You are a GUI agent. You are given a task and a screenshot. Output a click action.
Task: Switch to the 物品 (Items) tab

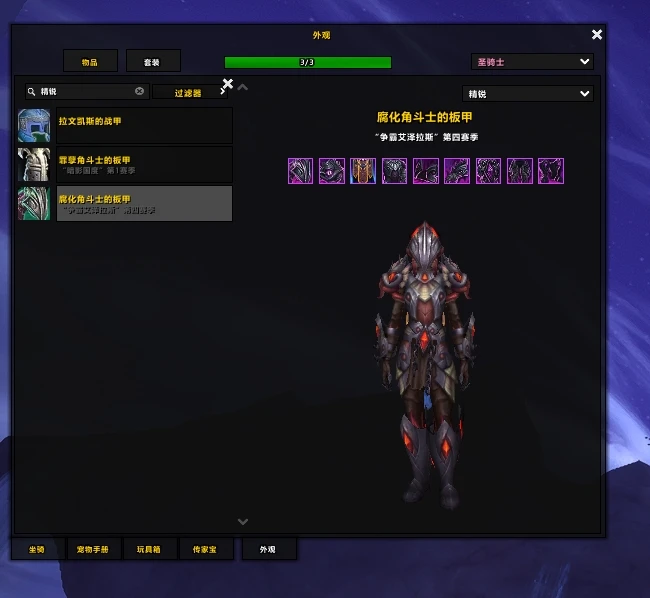point(90,62)
